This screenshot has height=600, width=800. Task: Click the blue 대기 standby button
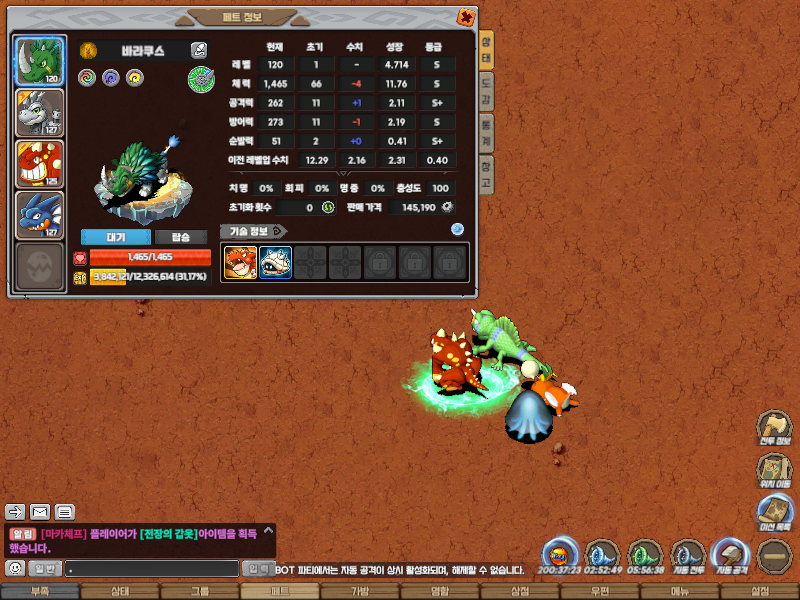click(115, 237)
